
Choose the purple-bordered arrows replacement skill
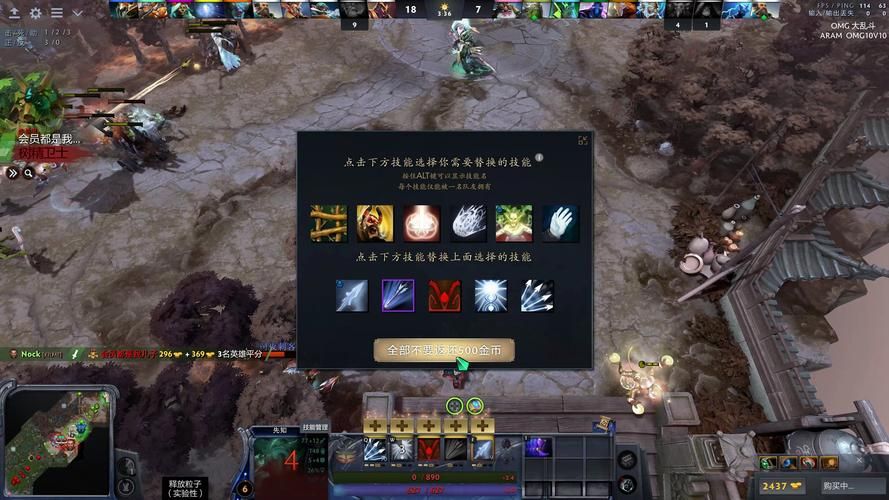click(398, 296)
